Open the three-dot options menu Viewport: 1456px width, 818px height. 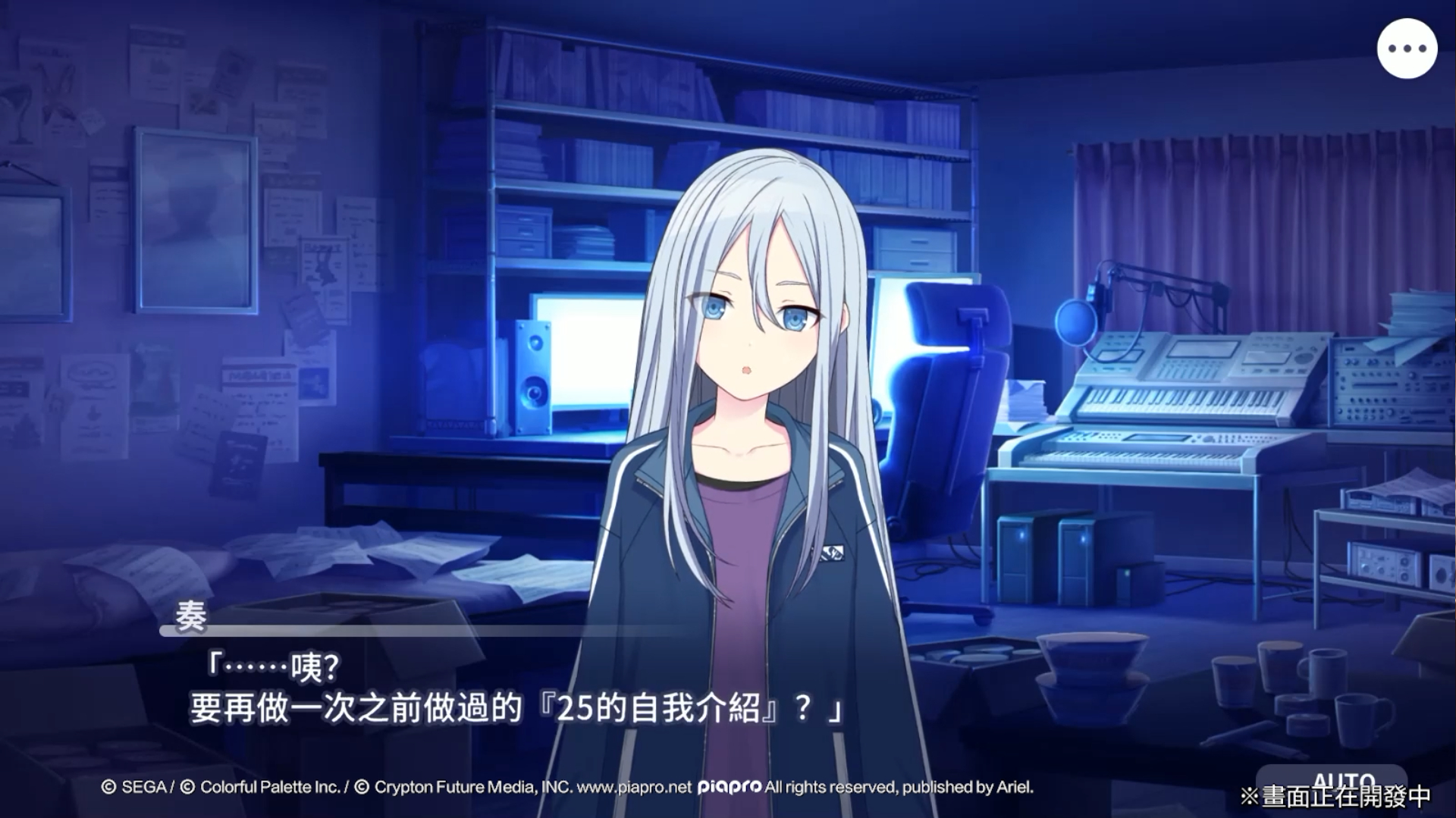1407,49
